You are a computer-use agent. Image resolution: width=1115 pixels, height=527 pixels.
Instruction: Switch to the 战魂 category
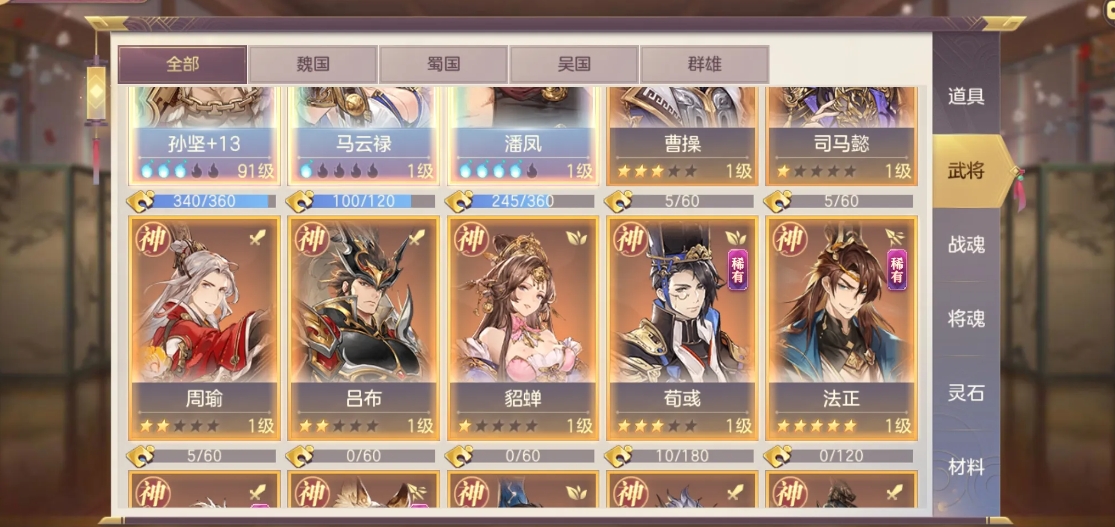(966, 244)
